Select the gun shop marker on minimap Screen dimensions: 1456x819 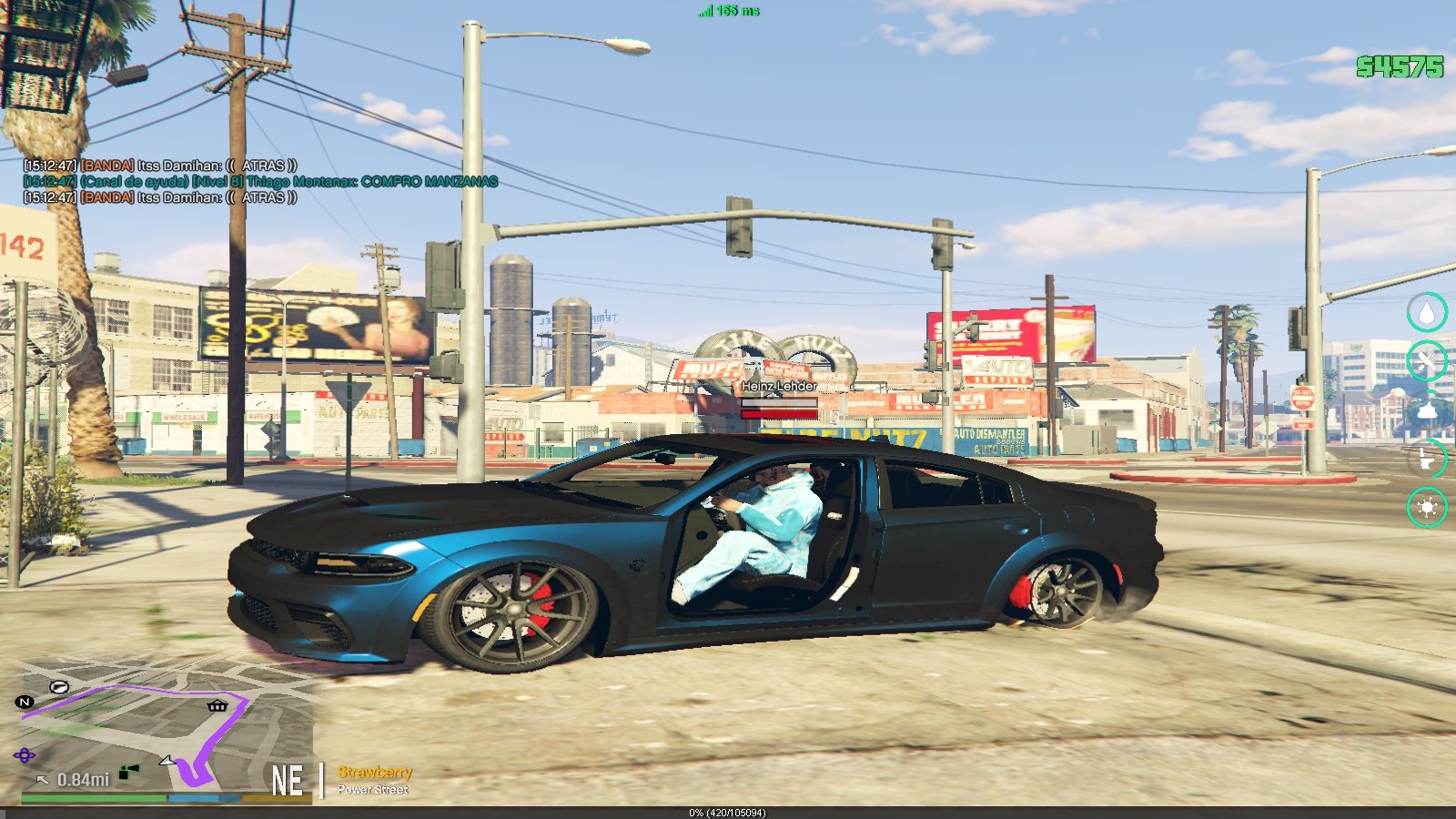(x=60, y=687)
